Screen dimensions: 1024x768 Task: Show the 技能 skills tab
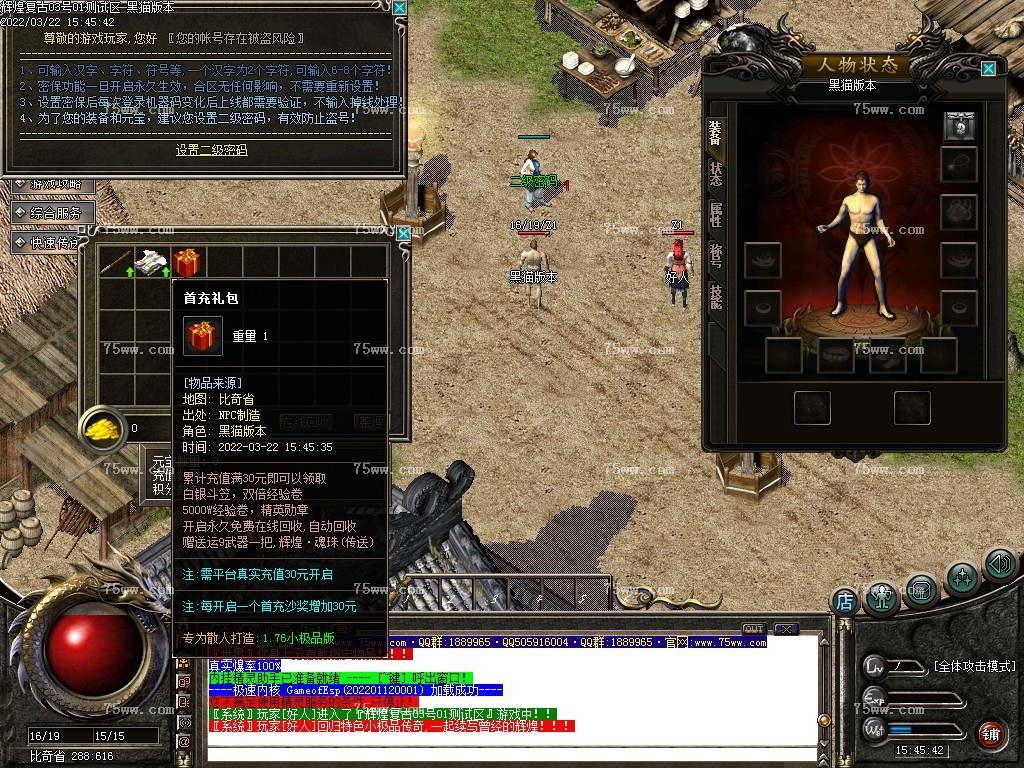coord(715,295)
